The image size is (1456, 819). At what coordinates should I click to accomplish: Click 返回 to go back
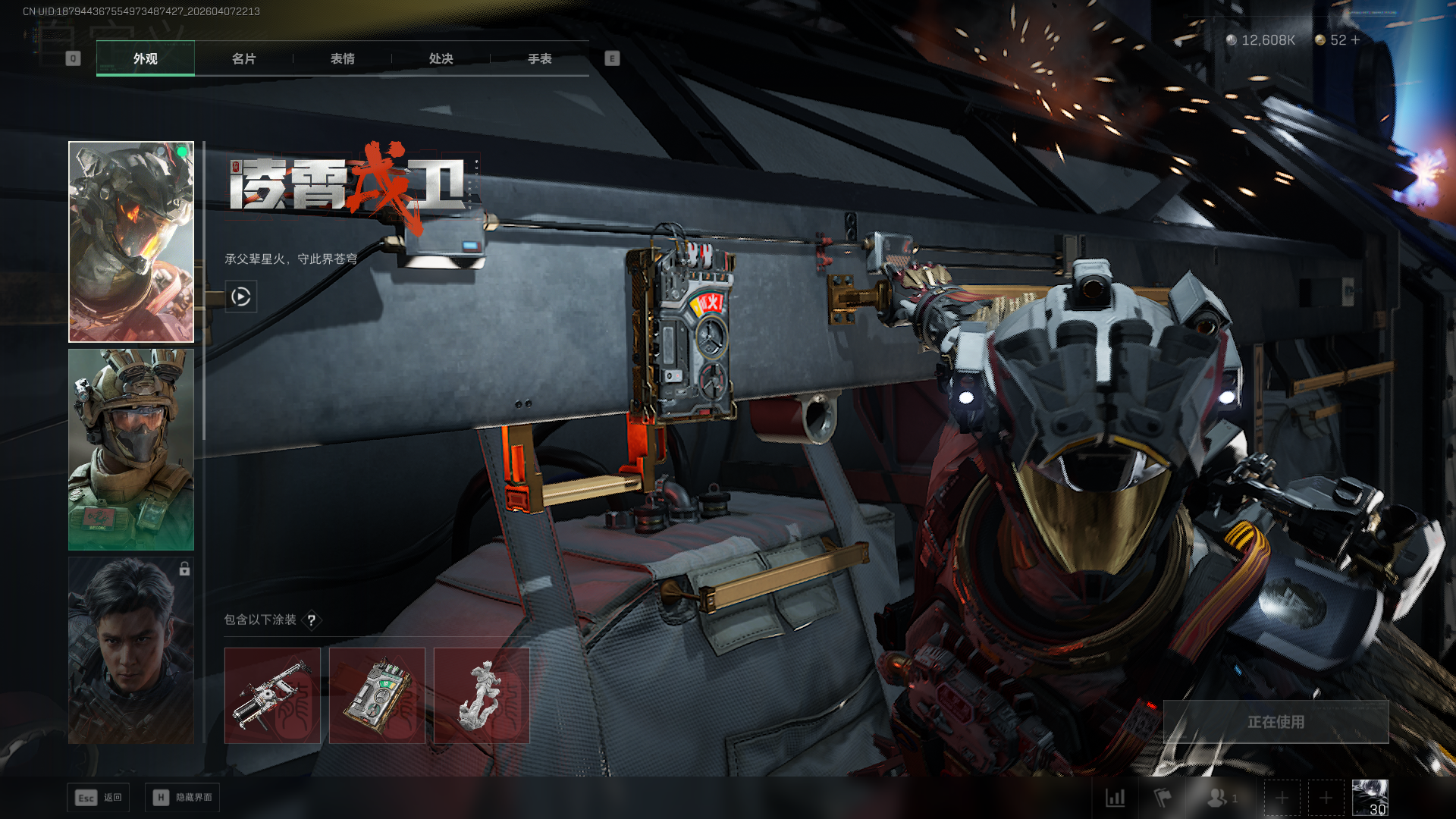coord(99,798)
